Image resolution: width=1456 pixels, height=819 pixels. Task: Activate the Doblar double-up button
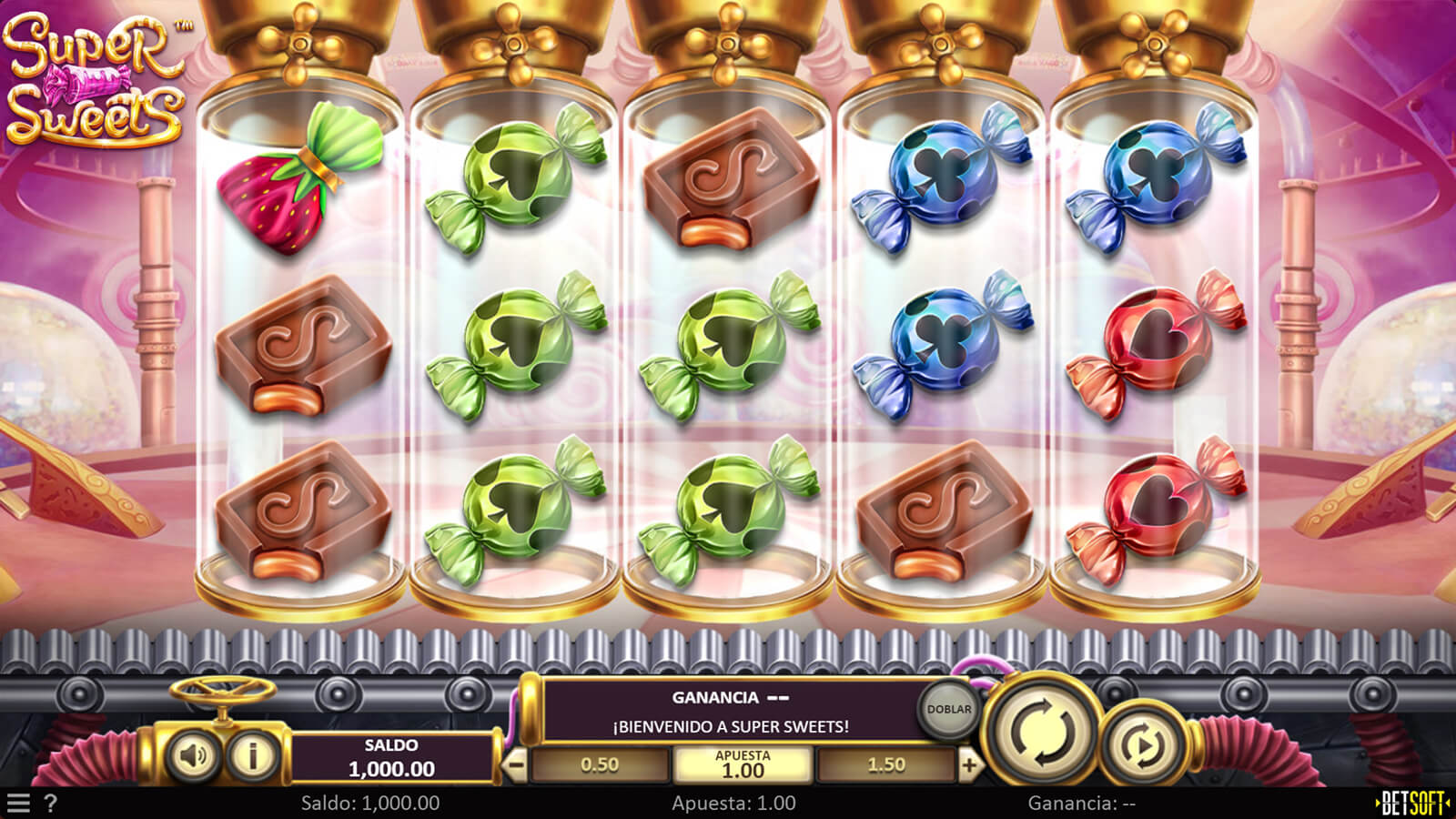(949, 709)
